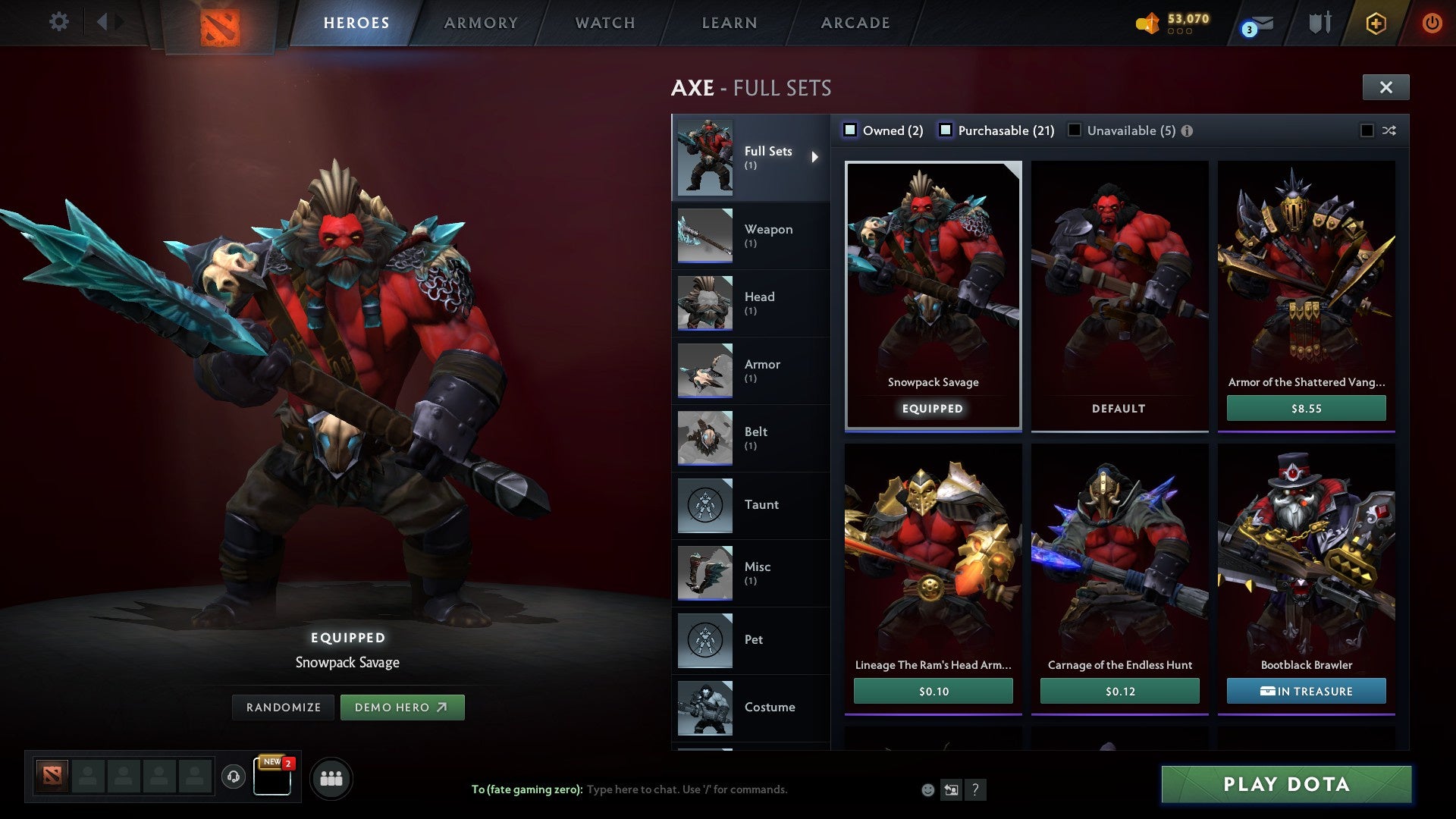Enable the Purchasable (21) filter
Screen dimensions: 1456x819
[946, 130]
